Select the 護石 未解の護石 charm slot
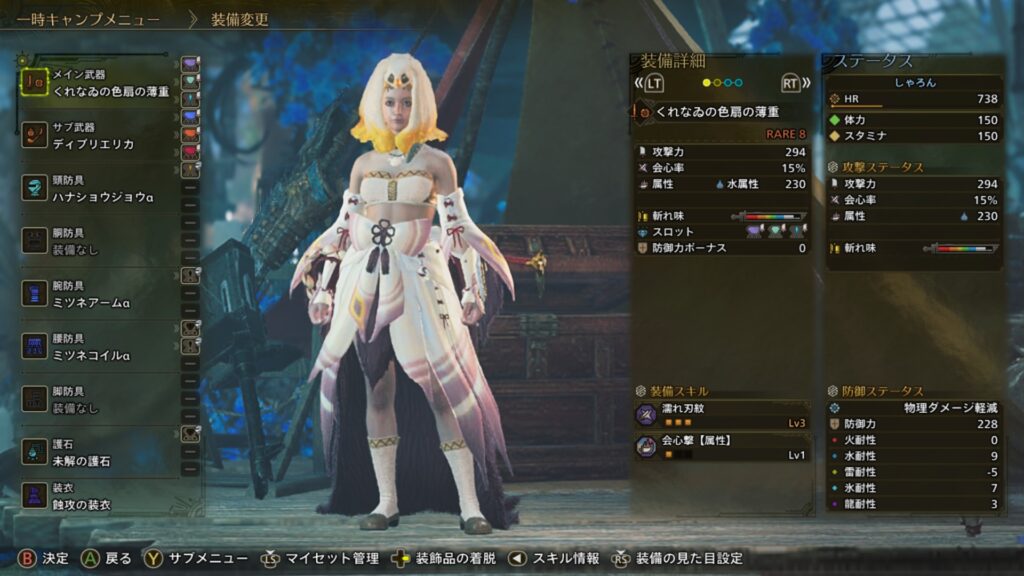The width and height of the screenshot is (1024, 576). pyautogui.click(x=100, y=453)
